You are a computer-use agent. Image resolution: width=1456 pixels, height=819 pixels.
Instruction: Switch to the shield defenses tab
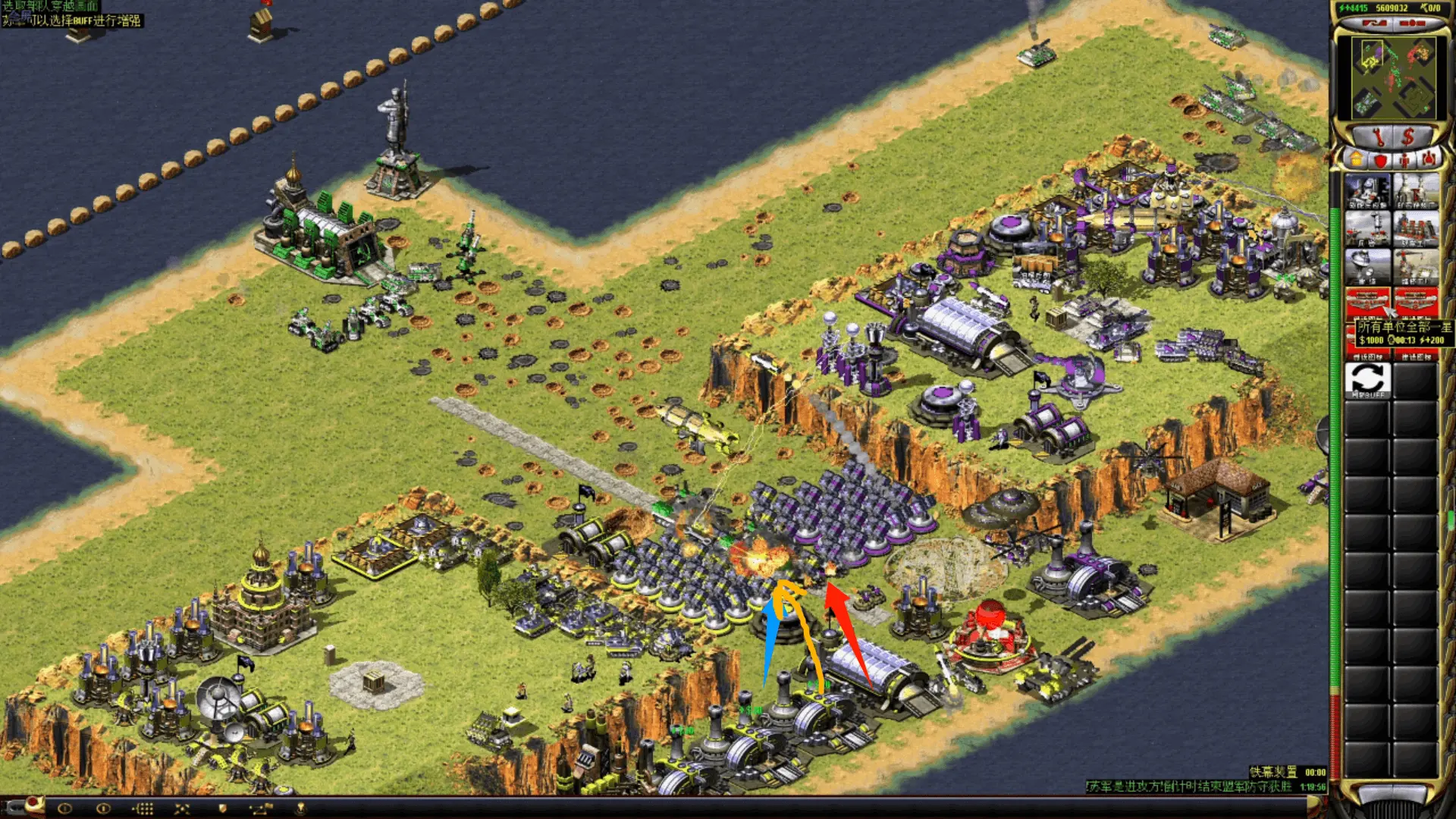(x=1380, y=160)
